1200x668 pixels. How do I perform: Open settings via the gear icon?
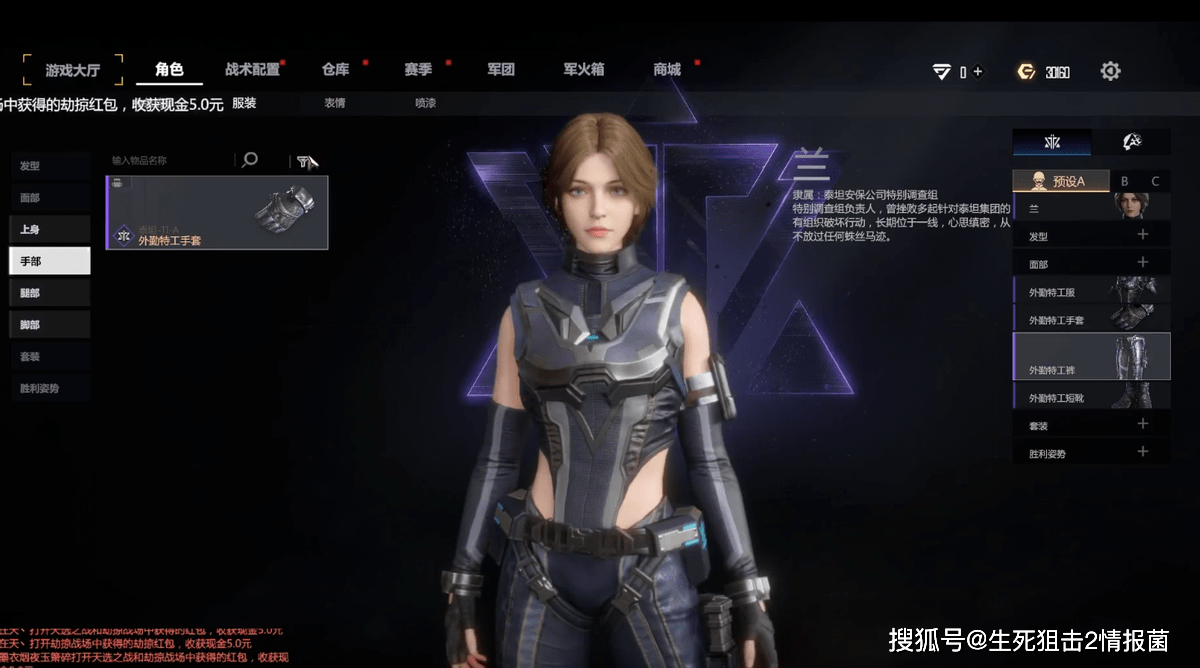pos(1110,71)
